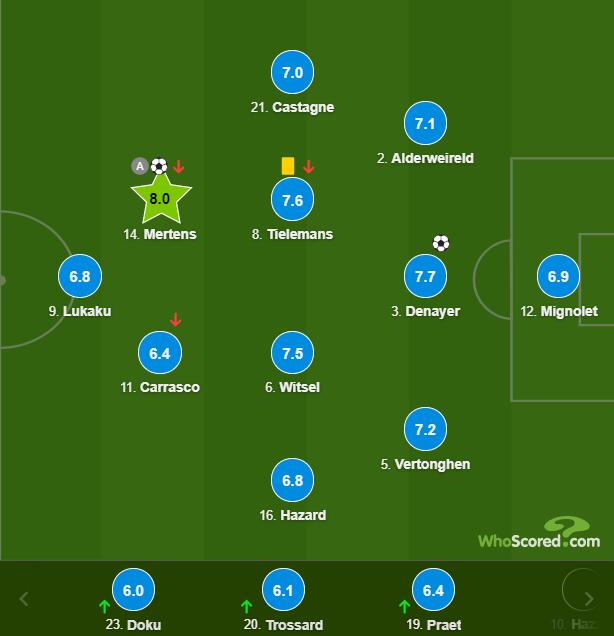Viewport: 614px width, 636px height.
Task: Click Mertens' green star rating
Action: click(x=160, y=199)
